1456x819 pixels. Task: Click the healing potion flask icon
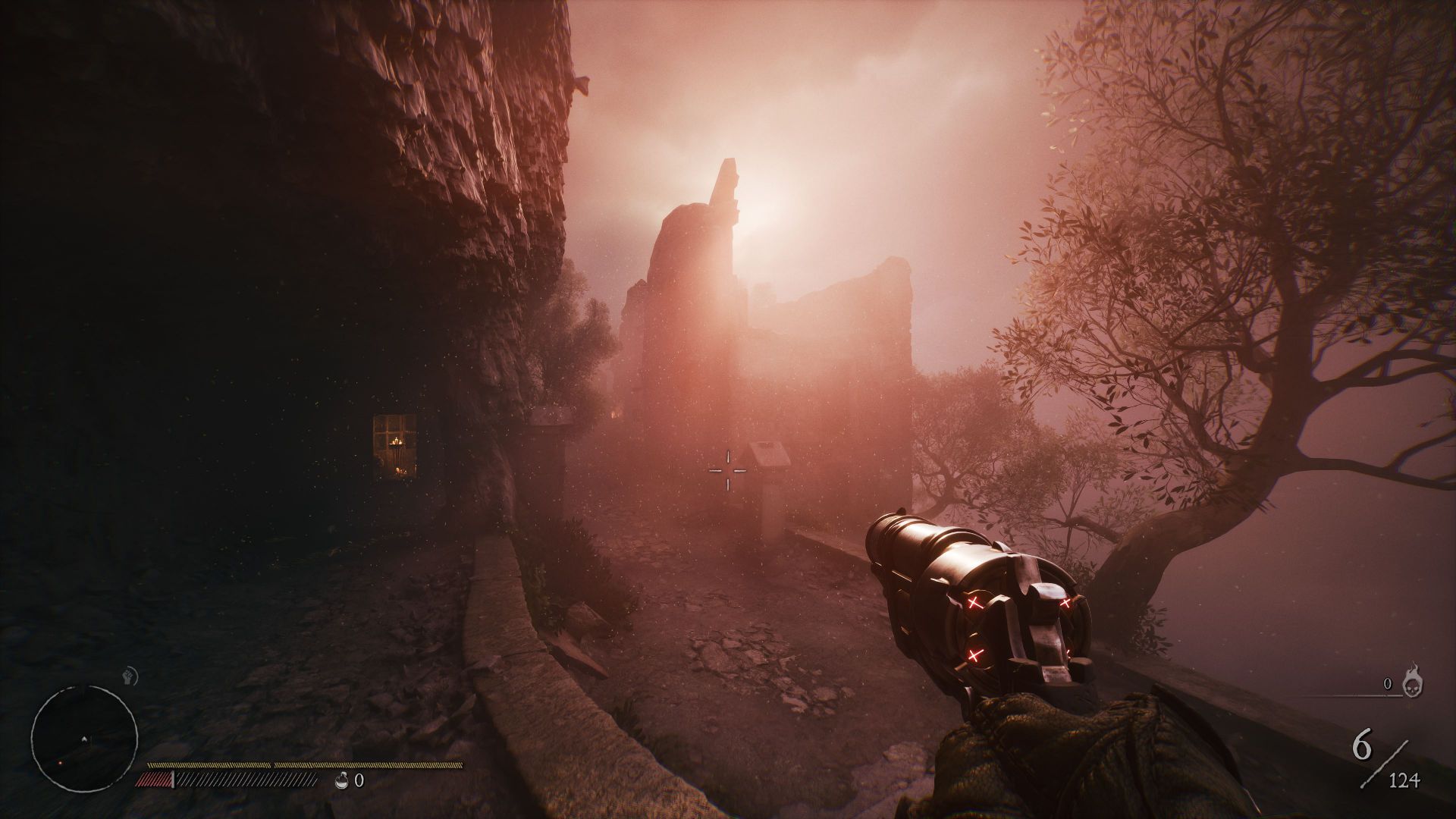click(344, 780)
